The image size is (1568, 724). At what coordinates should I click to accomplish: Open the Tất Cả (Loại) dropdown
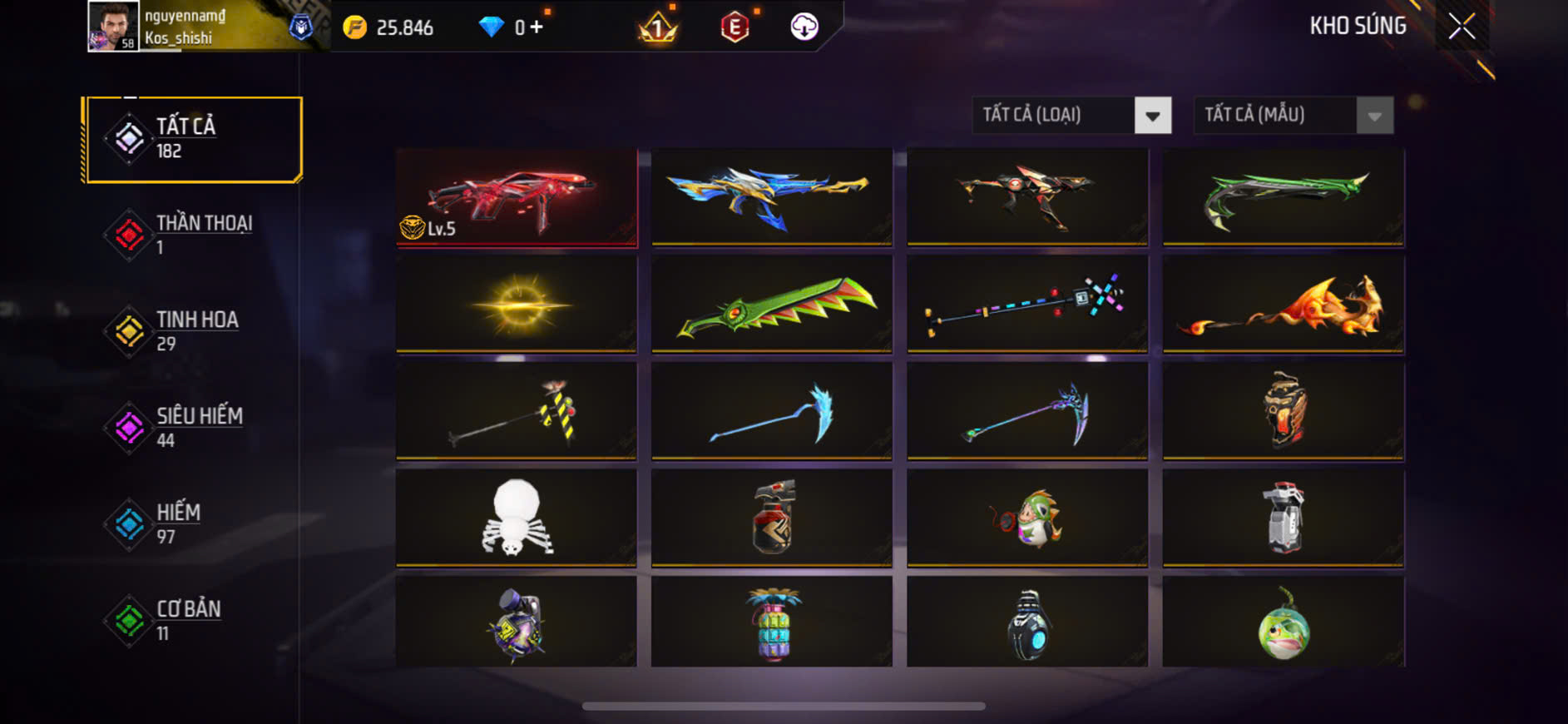(1071, 116)
